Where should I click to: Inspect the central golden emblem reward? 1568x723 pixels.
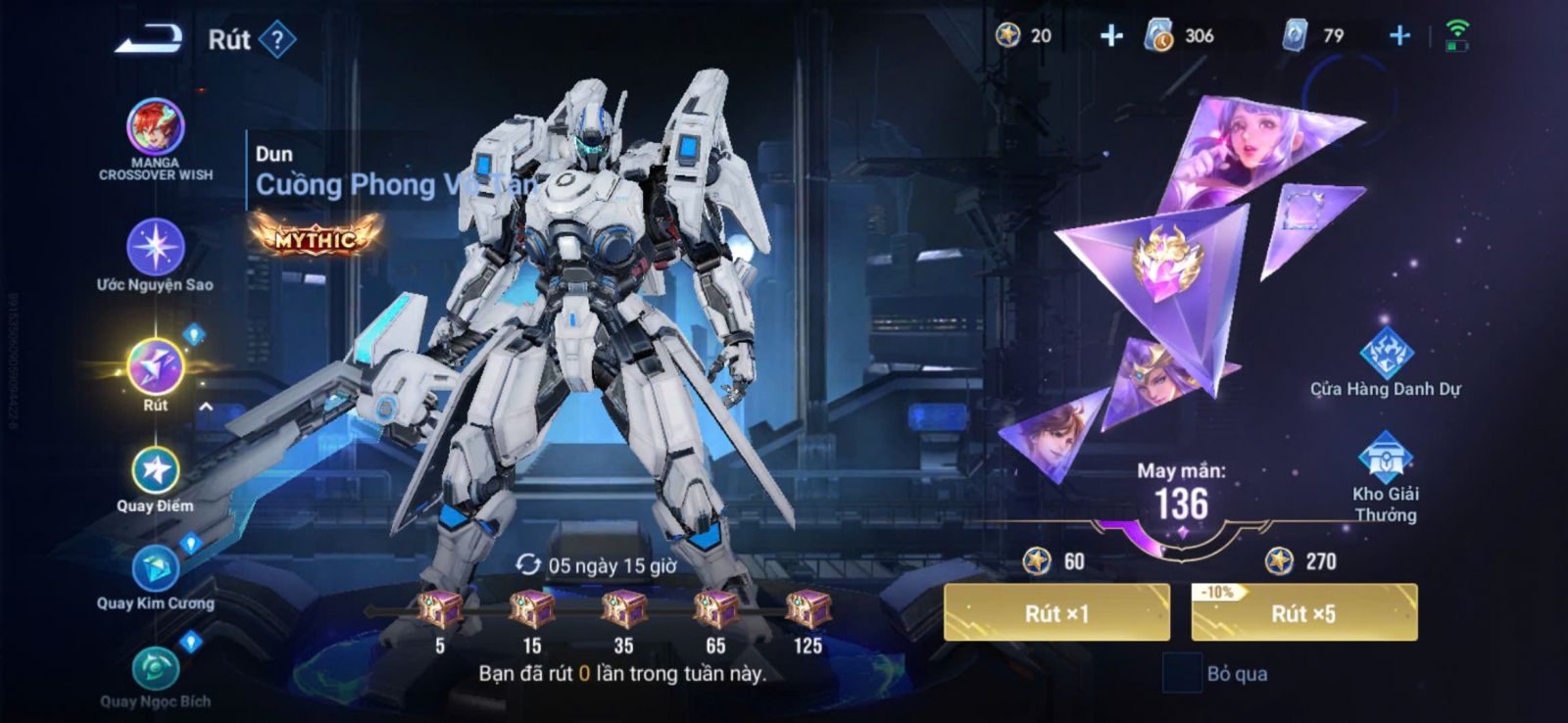[1166, 263]
